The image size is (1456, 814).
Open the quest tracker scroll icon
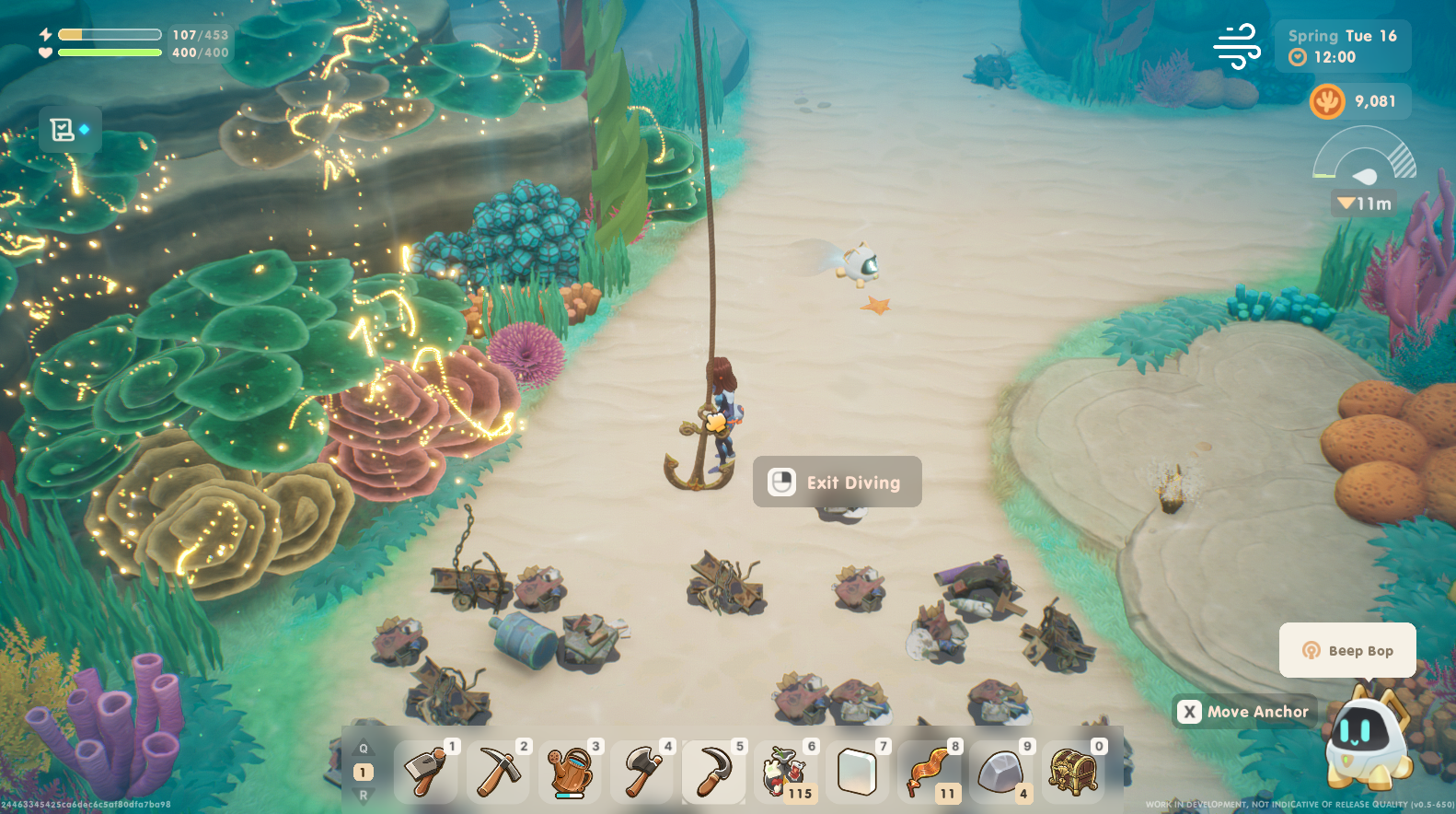(63, 130)
